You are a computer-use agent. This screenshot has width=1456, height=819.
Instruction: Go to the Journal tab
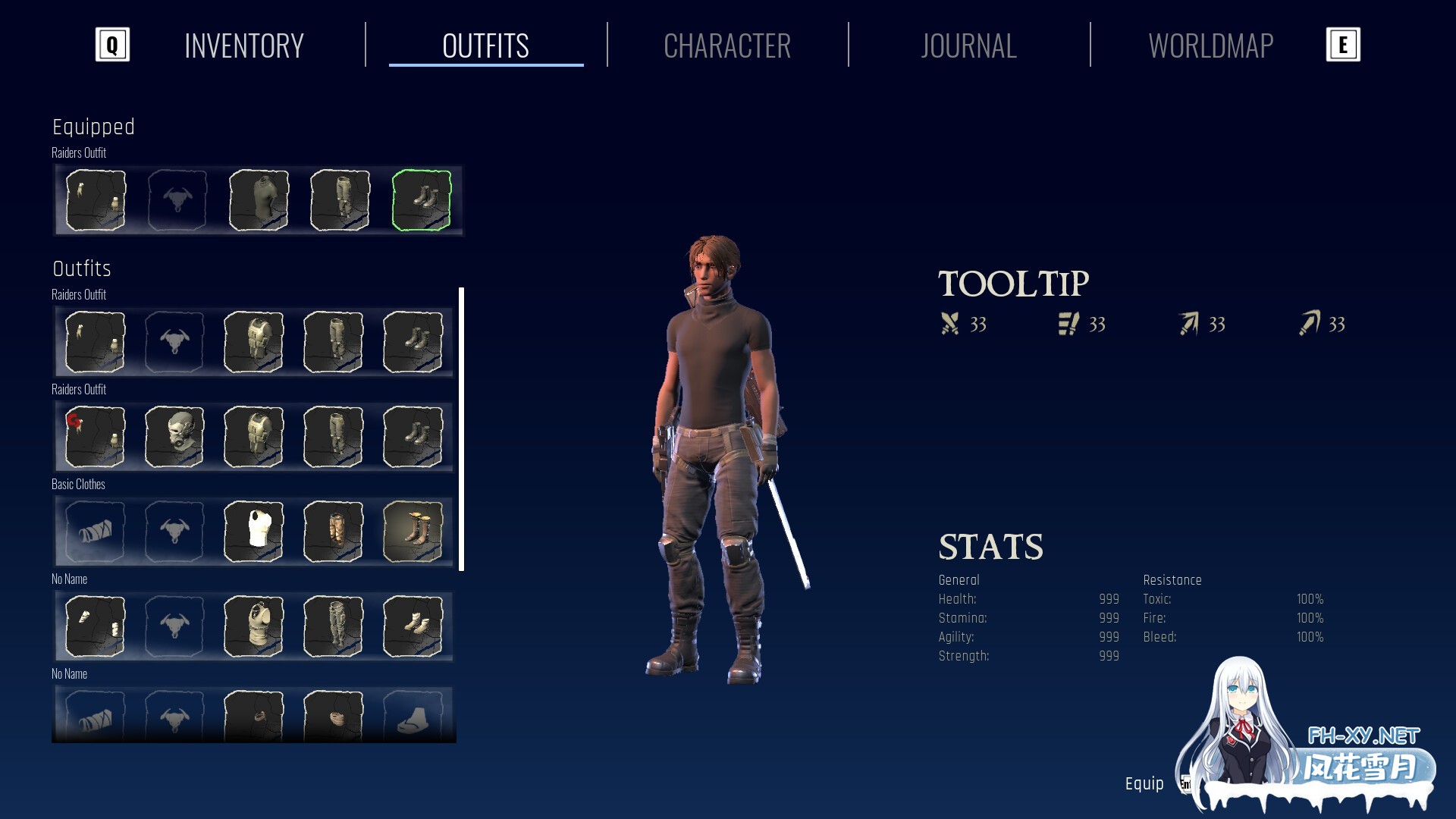[x=968, y=46]
